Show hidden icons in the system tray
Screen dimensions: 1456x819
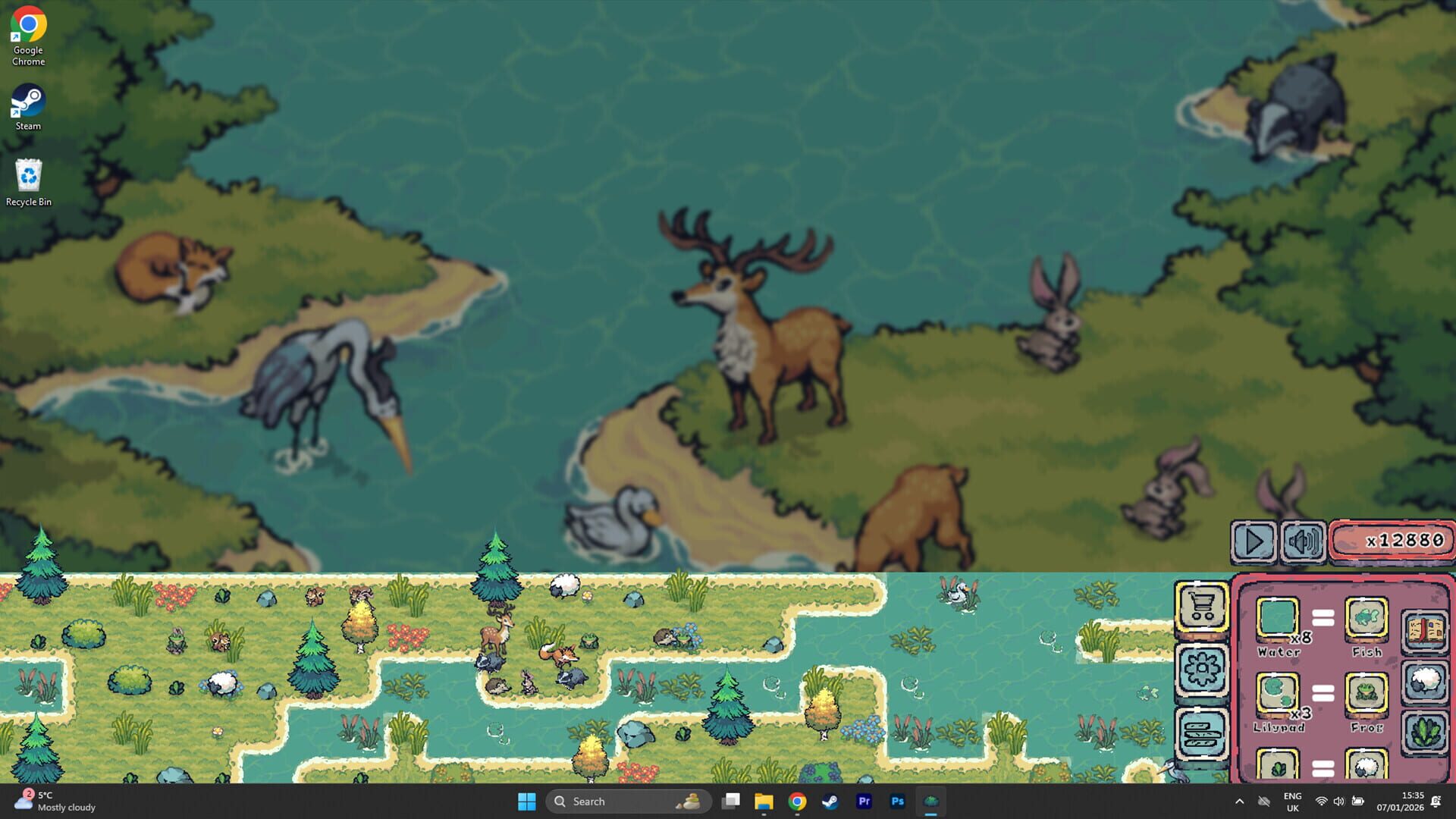pos(1241,801)
